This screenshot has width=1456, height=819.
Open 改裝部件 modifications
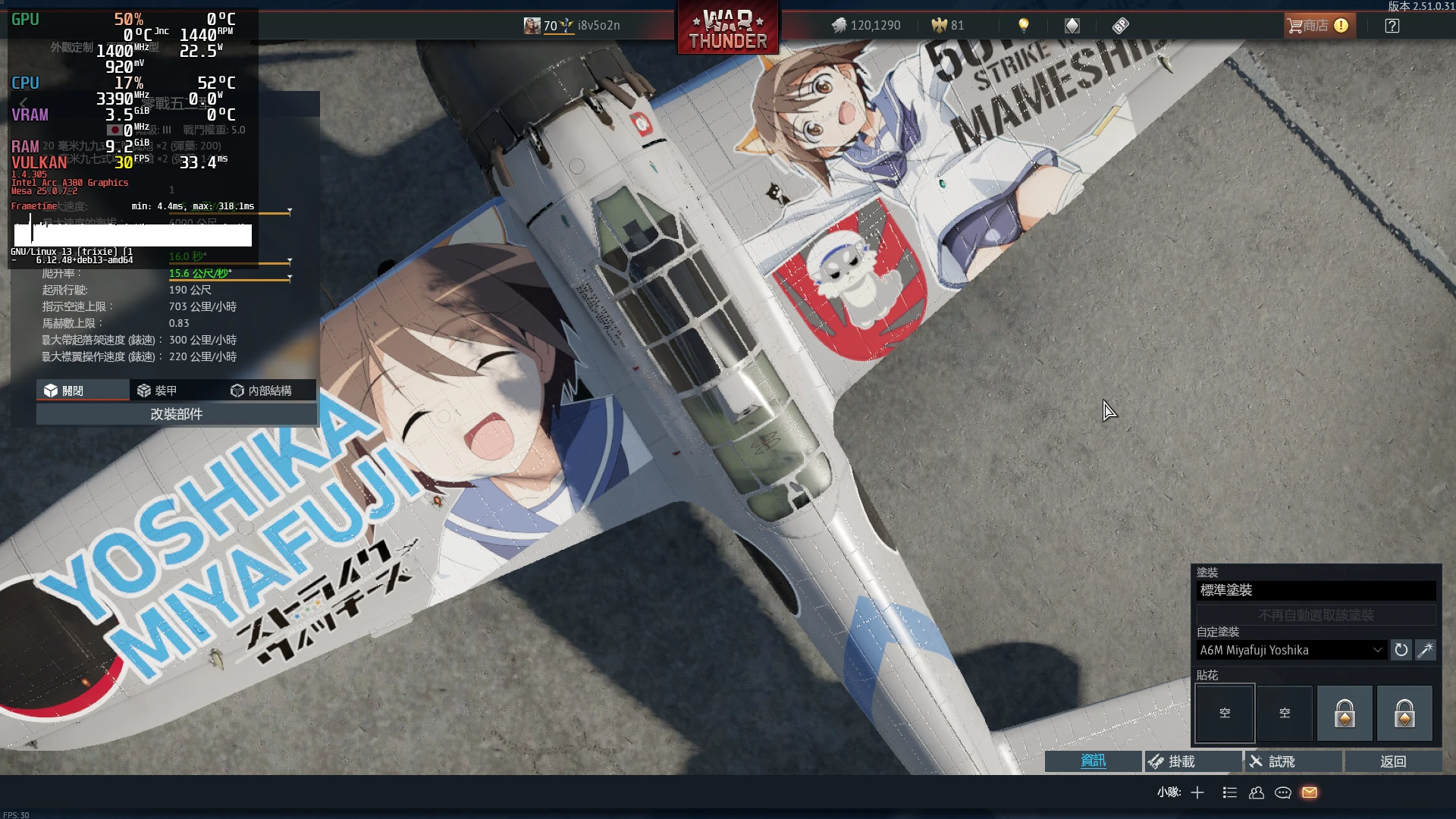coord(176,414)
